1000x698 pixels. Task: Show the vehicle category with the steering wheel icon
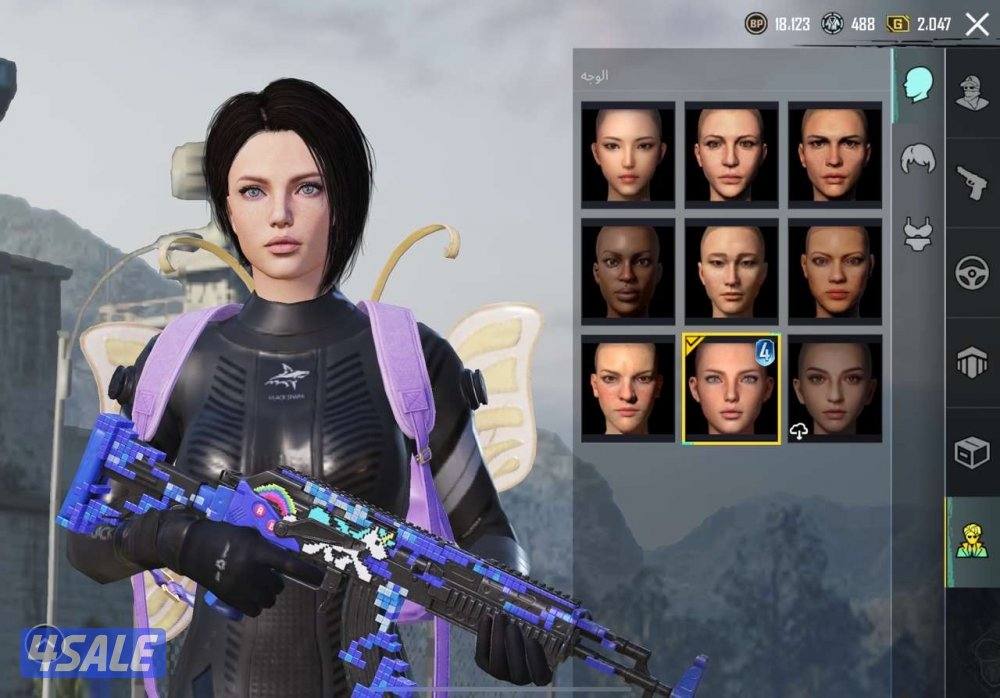(x=972, y=273)
